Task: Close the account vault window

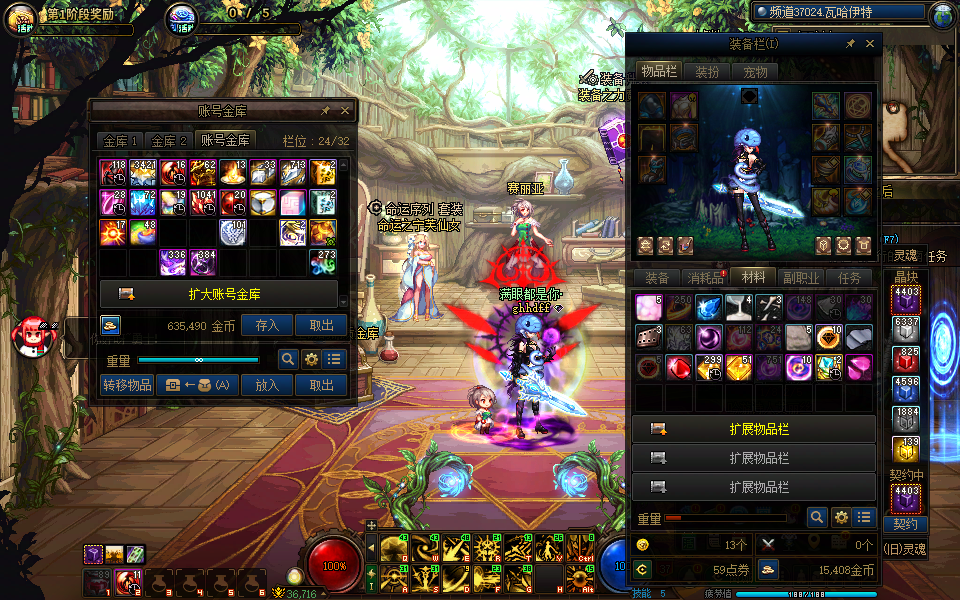Action: [345, 111]
